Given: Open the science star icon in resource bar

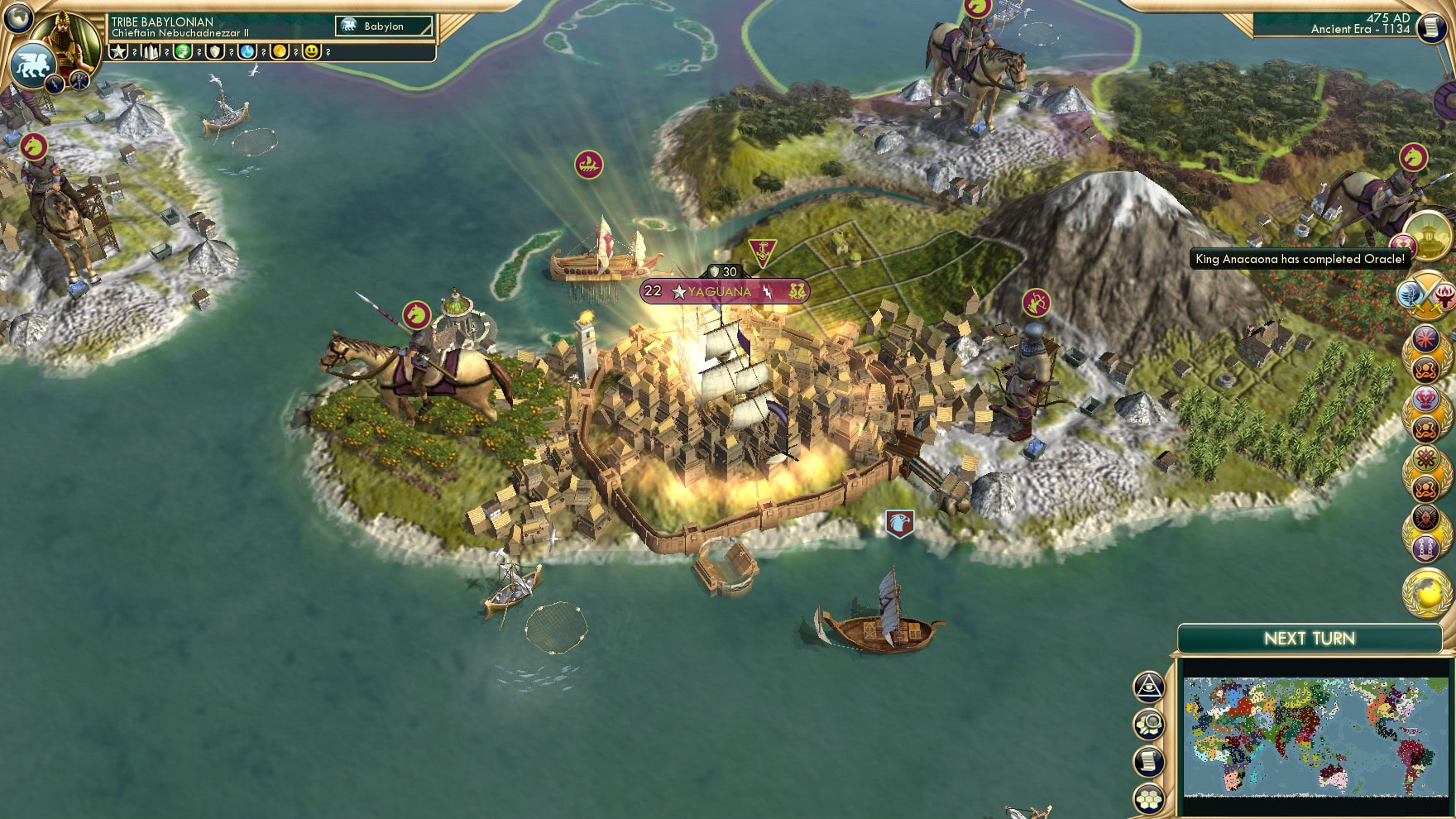Looking at the screenshot, I should (119, 52).
